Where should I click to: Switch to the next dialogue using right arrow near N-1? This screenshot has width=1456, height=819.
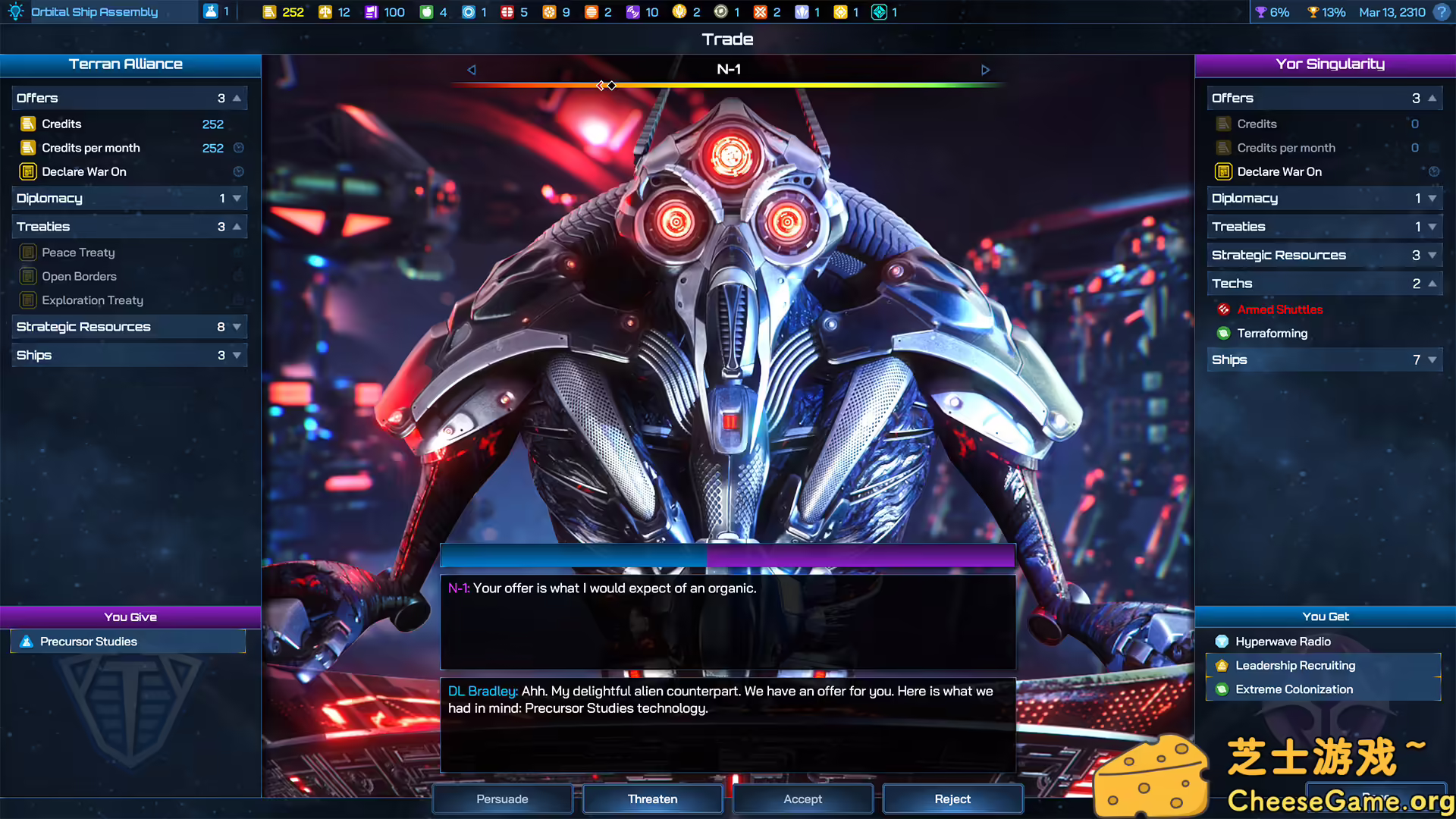click(x=986, y=69)
